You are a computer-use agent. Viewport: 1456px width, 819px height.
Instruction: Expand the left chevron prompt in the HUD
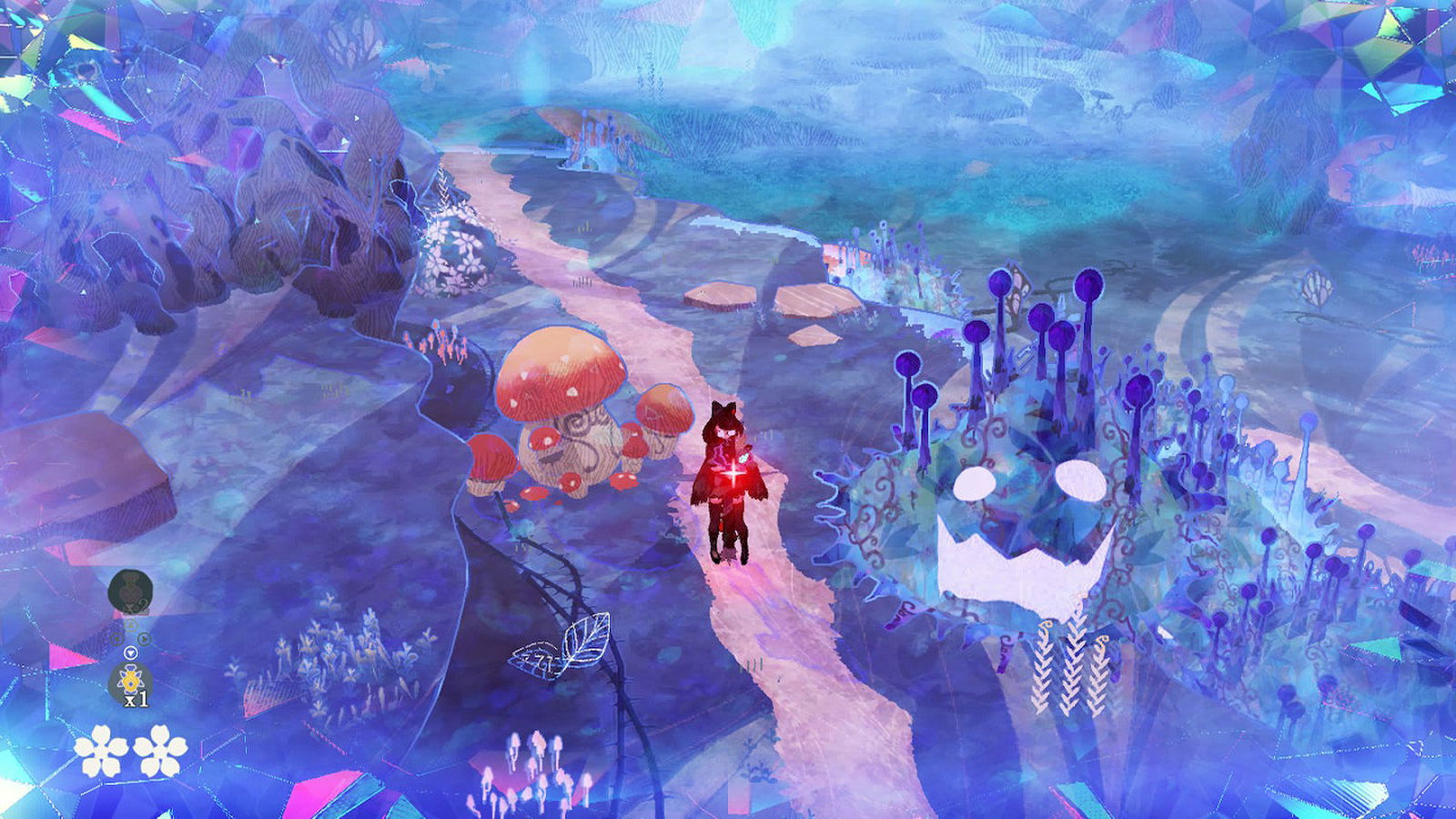[x=117, y=637]
